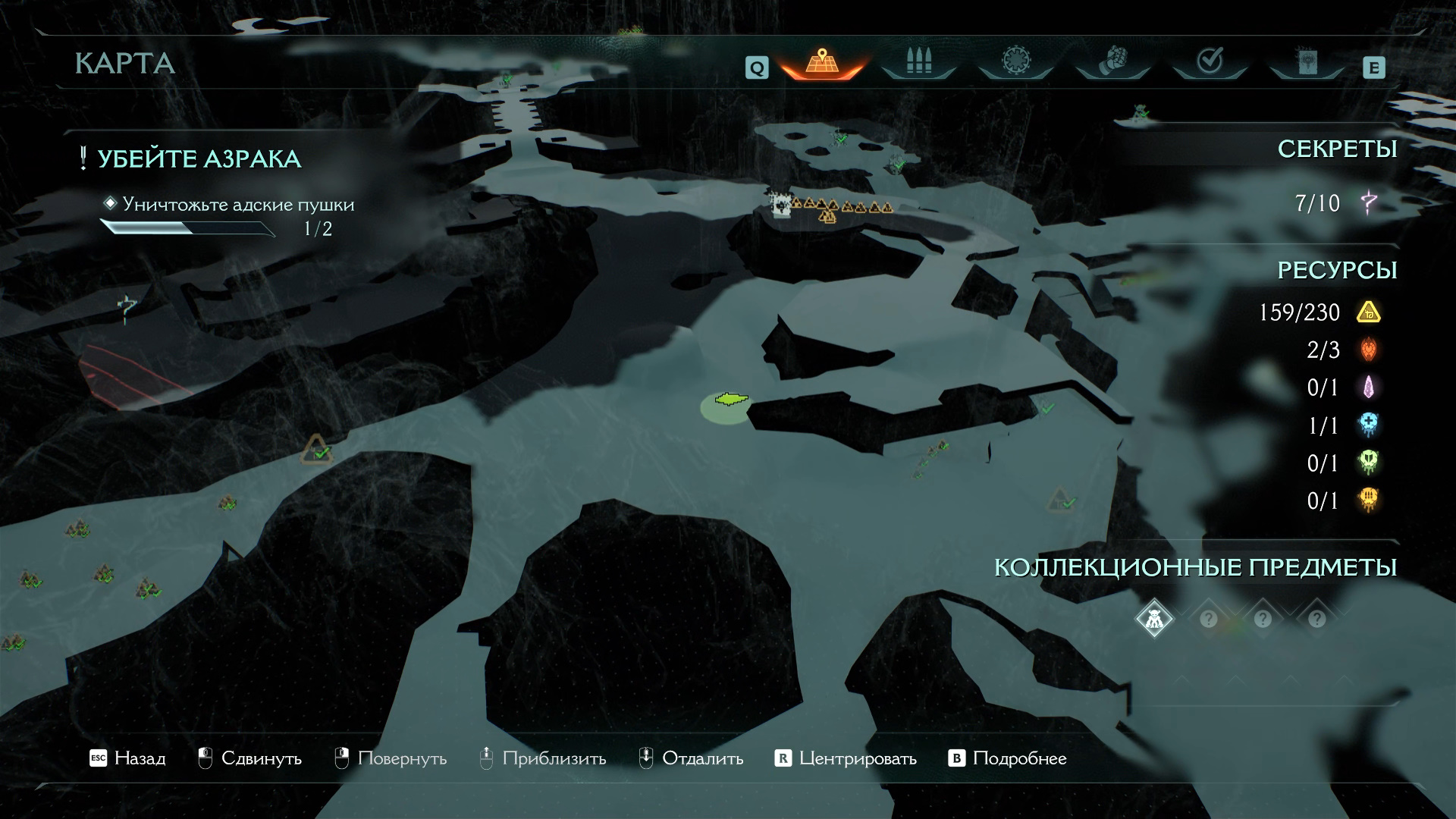
Task: Select the skull objective marker on map
Action: pos(780,205)
